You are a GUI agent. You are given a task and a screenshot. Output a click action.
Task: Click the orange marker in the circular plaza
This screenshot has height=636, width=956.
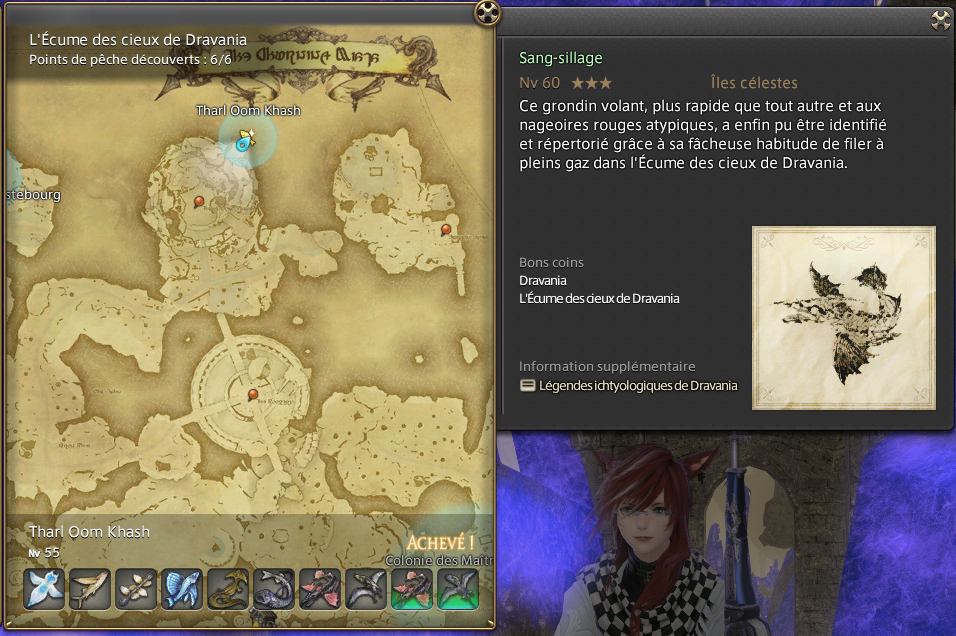[253, 394]
